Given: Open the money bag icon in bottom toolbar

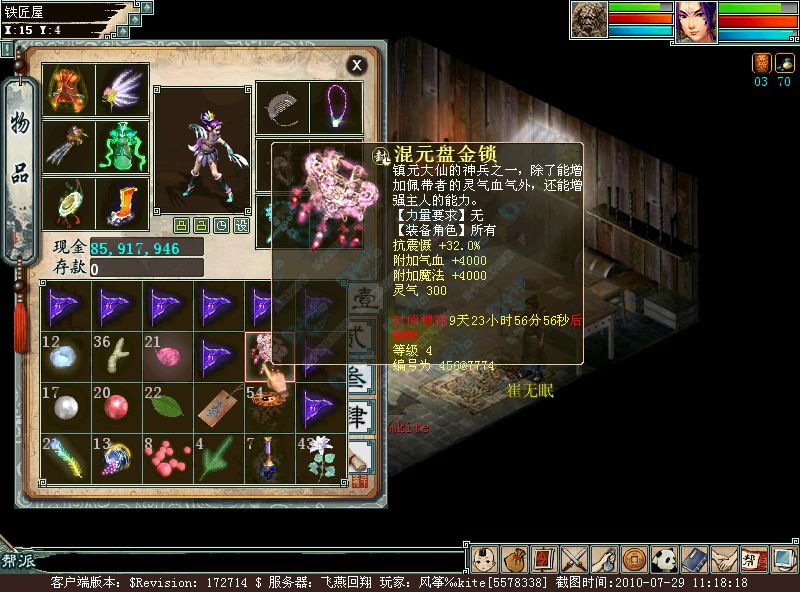Looking at the screenshot, I should point(514,558).
